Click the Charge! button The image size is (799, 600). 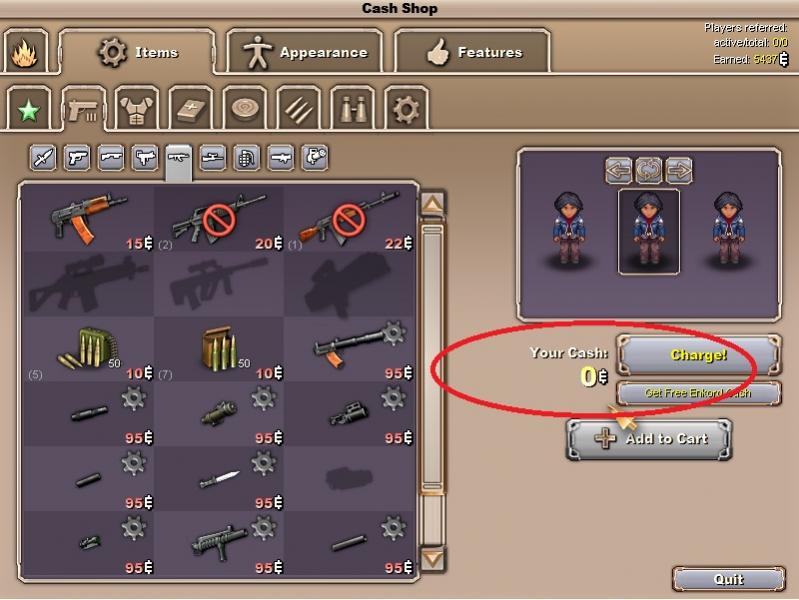click(x=698, y=355)
